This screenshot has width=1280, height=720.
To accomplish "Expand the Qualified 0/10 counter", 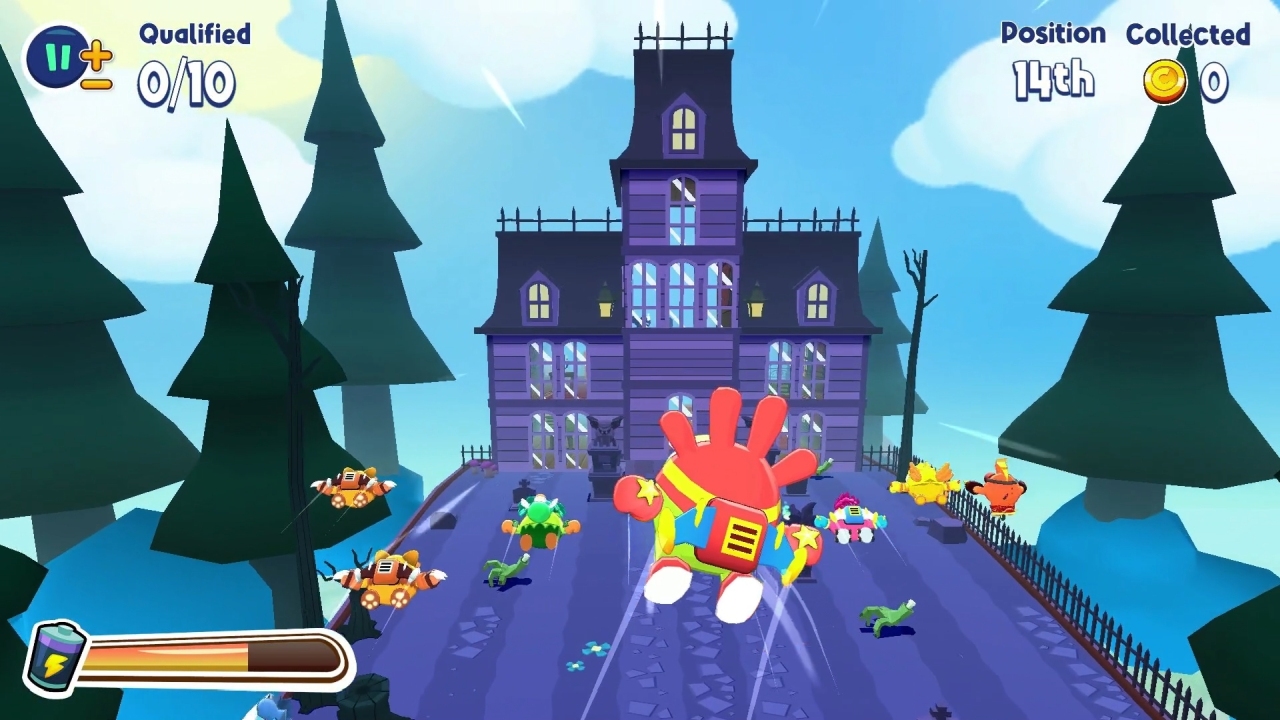I will pyautogui.click(x=191, y=60).
